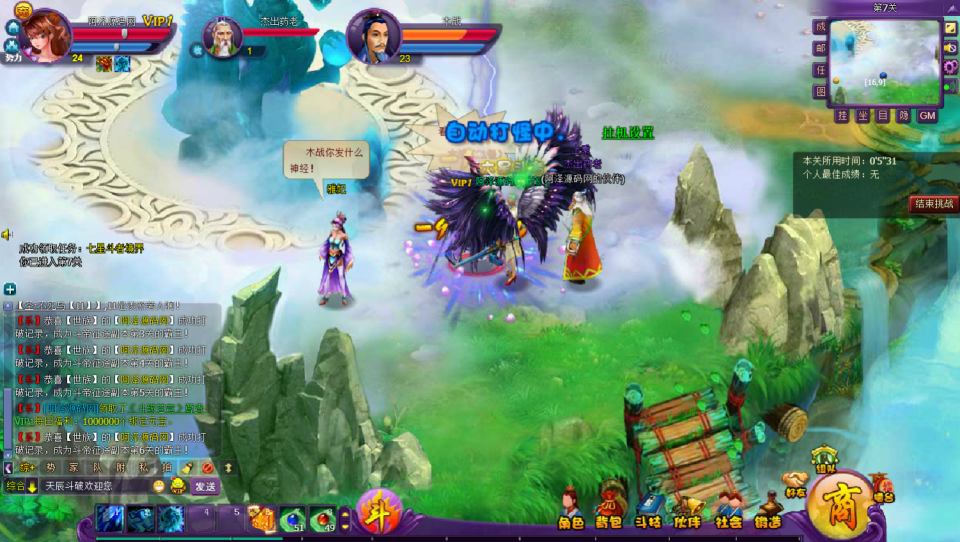960x542 pixels.
Task: Click the GM button under the minimap
Action: [x=927, y=115]
